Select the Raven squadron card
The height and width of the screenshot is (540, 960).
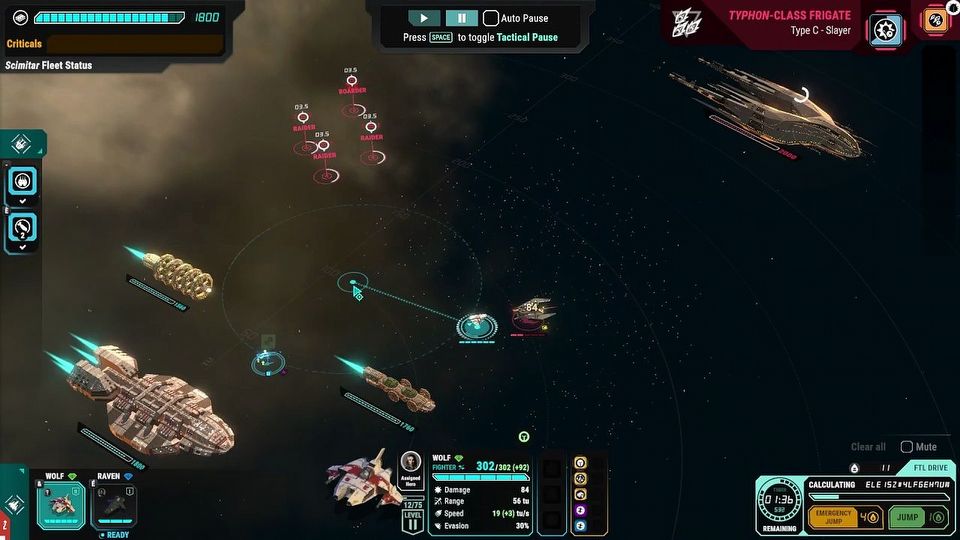point(115,505)
